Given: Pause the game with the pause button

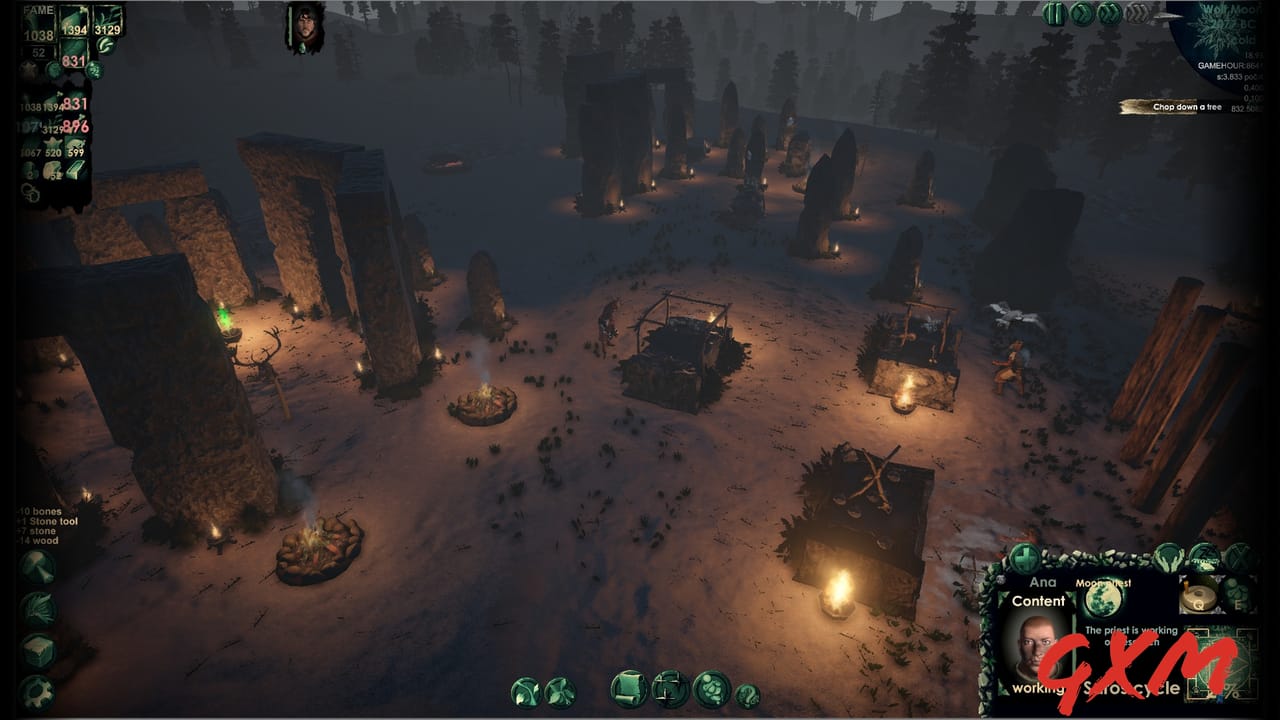Looking at the screenshot, I should pos(1054,14).
